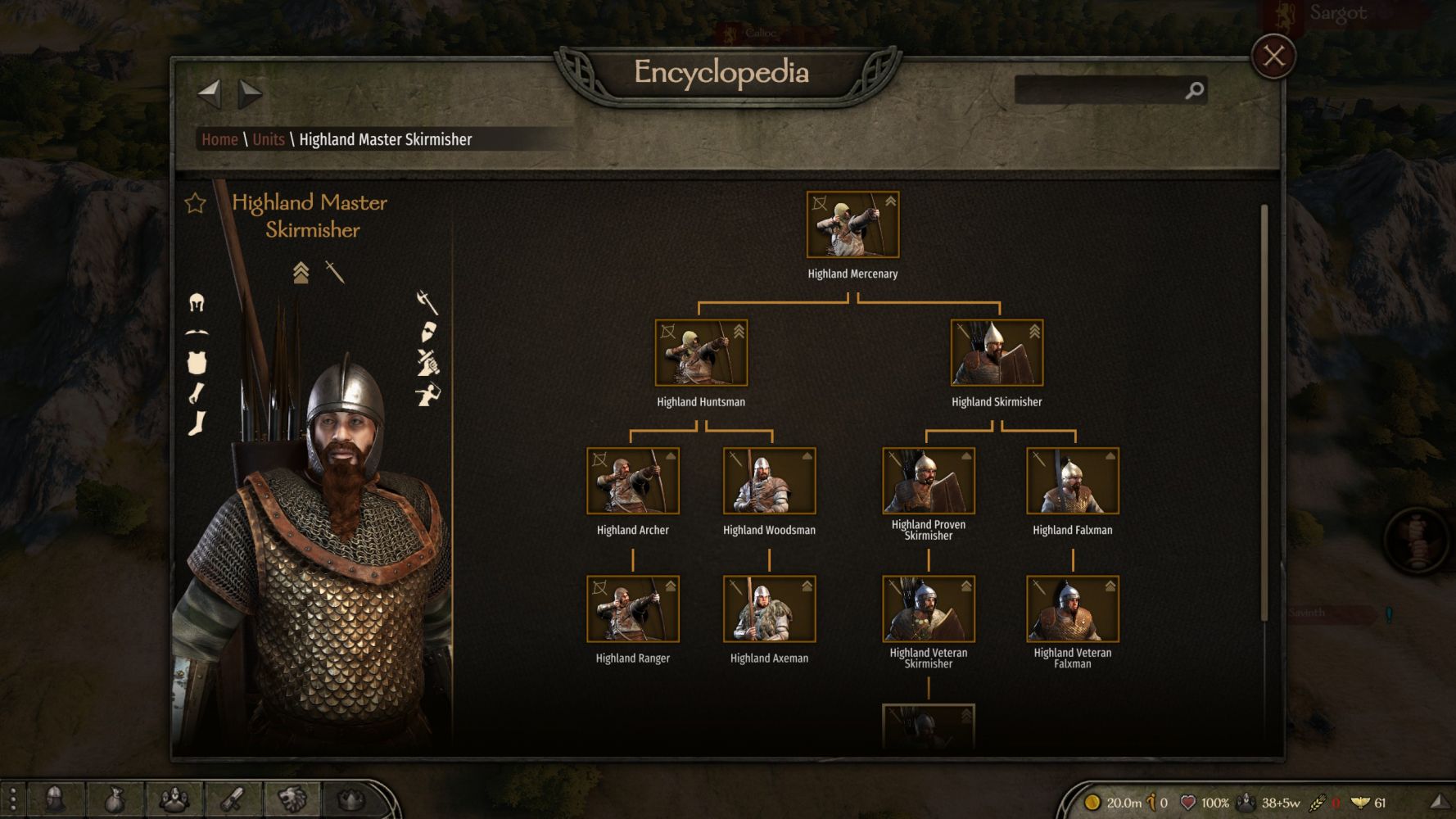
Task: Choose Highland Proven Skirmisher portrait
Action: tap(929, 481)
